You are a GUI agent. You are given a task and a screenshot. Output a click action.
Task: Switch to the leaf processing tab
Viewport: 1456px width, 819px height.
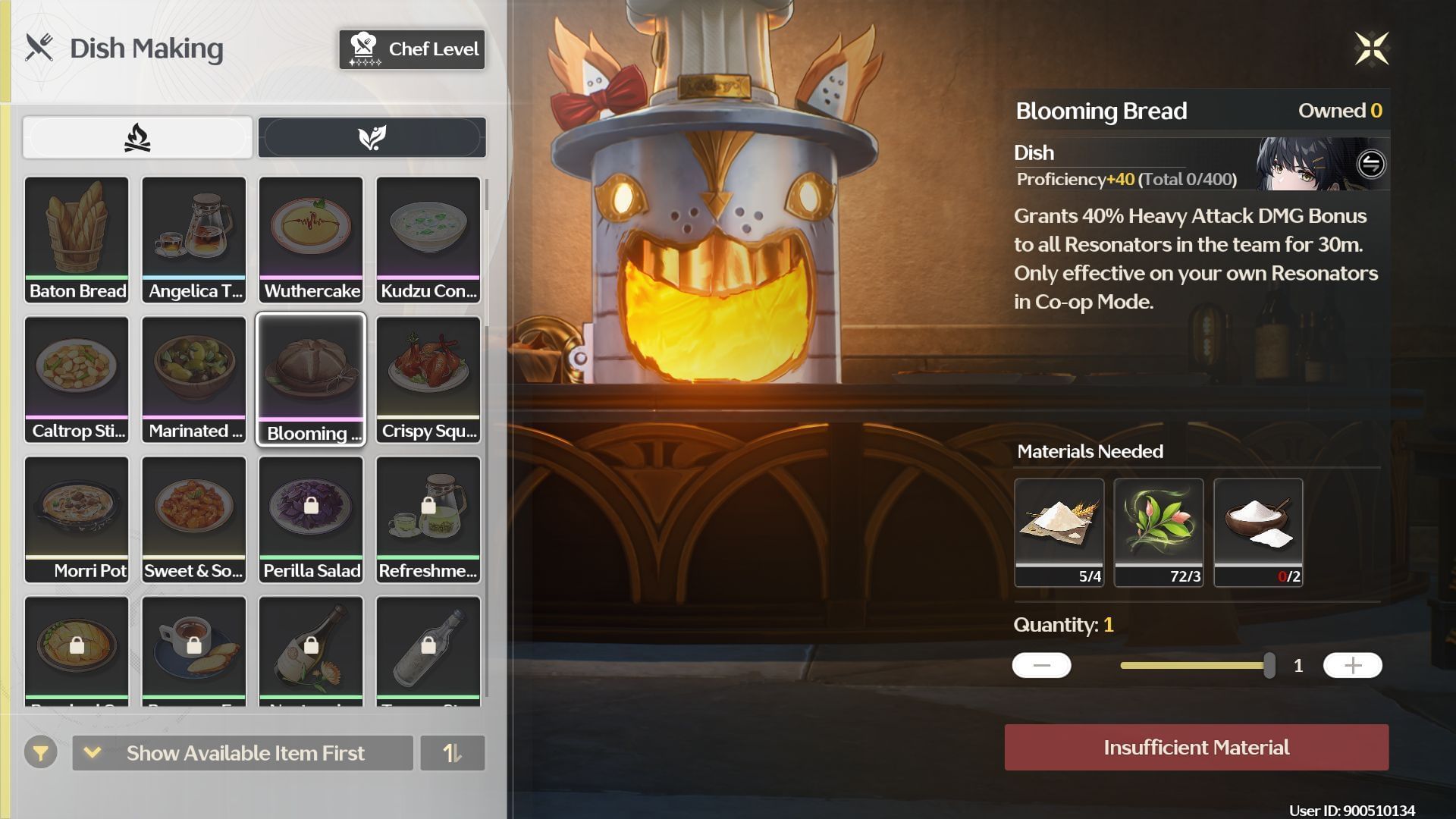pos(372,137)
